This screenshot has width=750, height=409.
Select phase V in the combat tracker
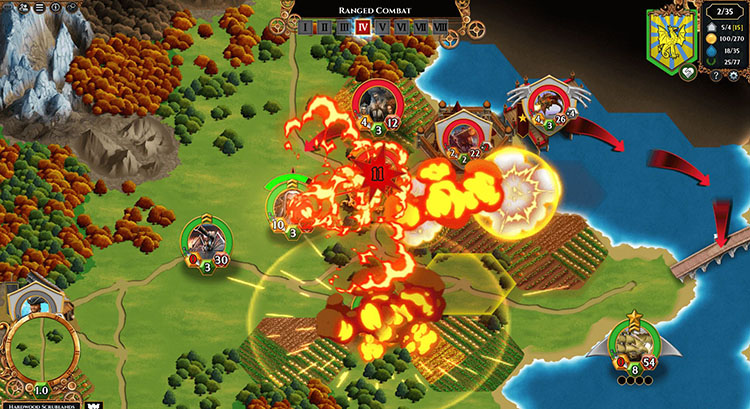pyautogui.click(x=383, y=27)
